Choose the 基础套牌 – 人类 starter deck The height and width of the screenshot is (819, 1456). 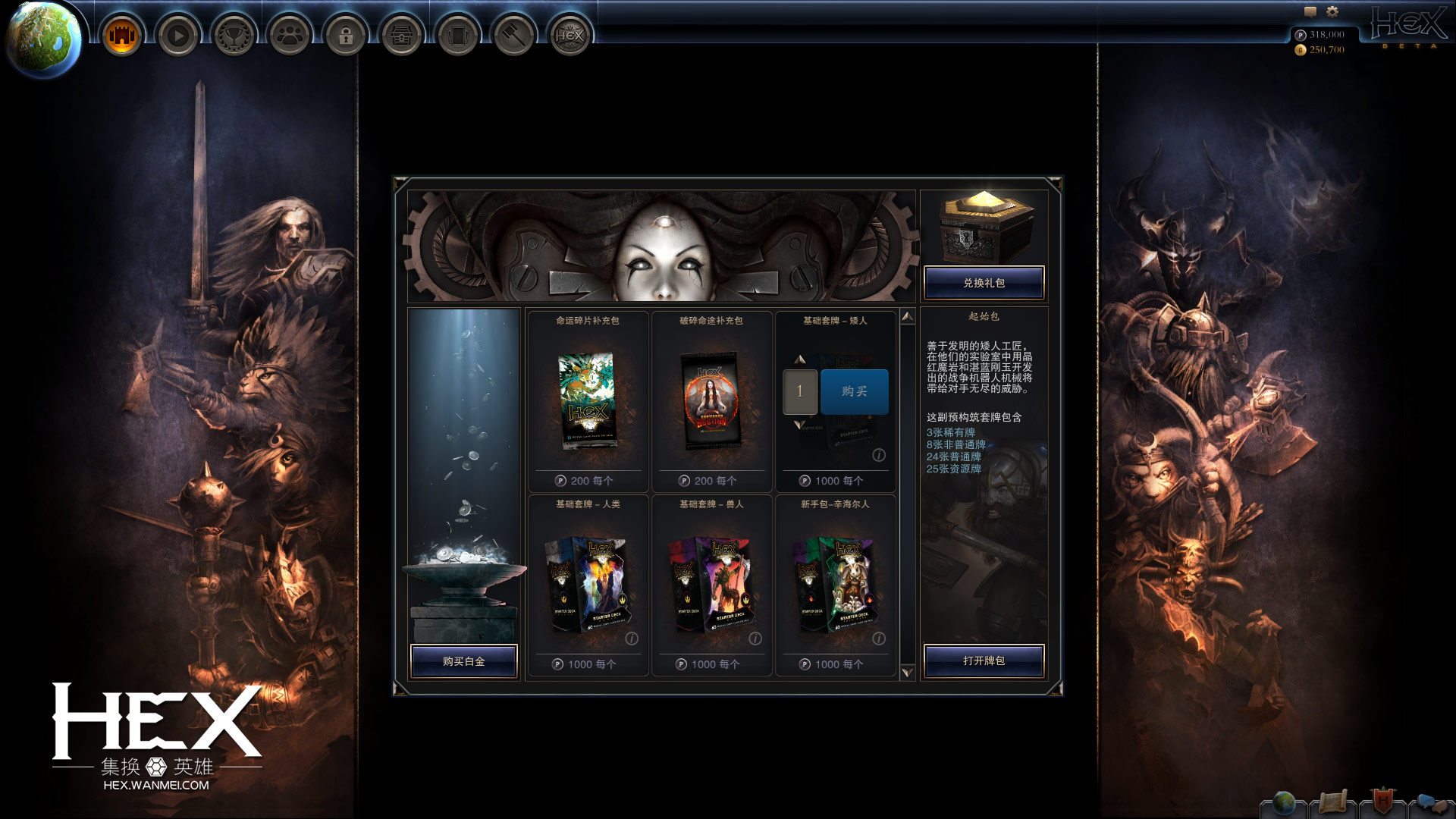[x=588, y=585]
